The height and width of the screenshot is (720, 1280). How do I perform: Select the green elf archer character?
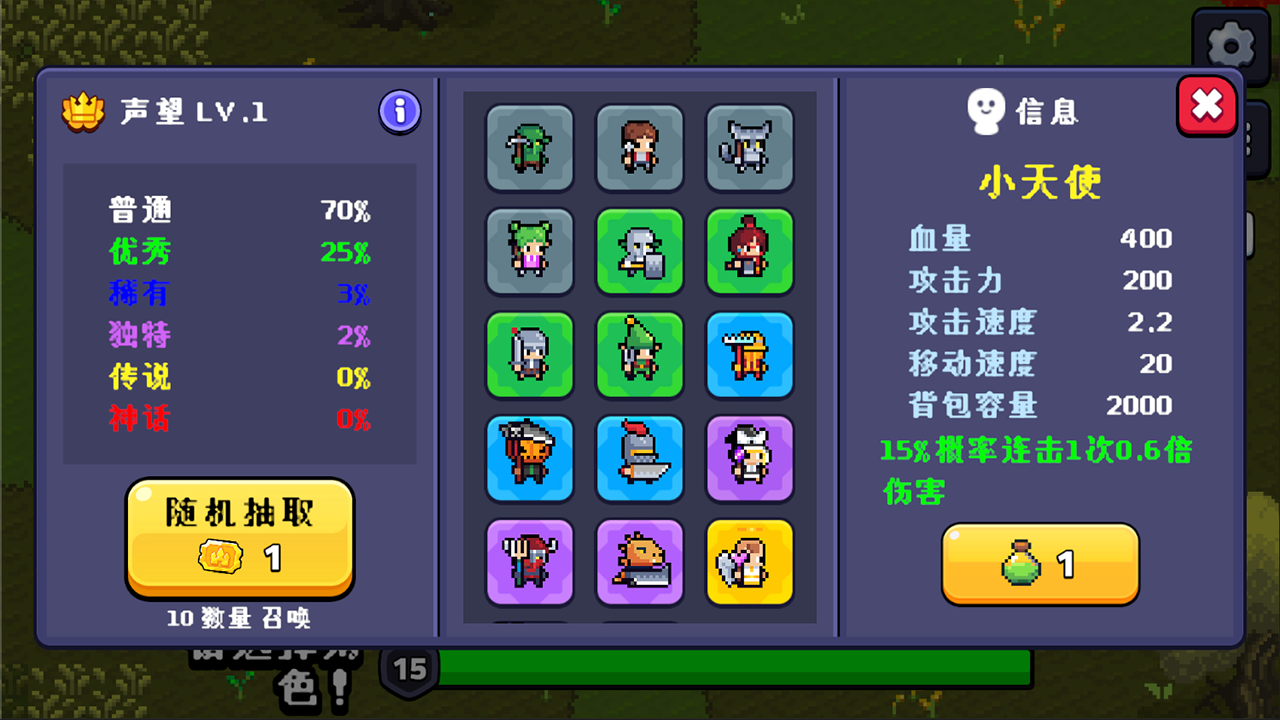coord(640,355)
